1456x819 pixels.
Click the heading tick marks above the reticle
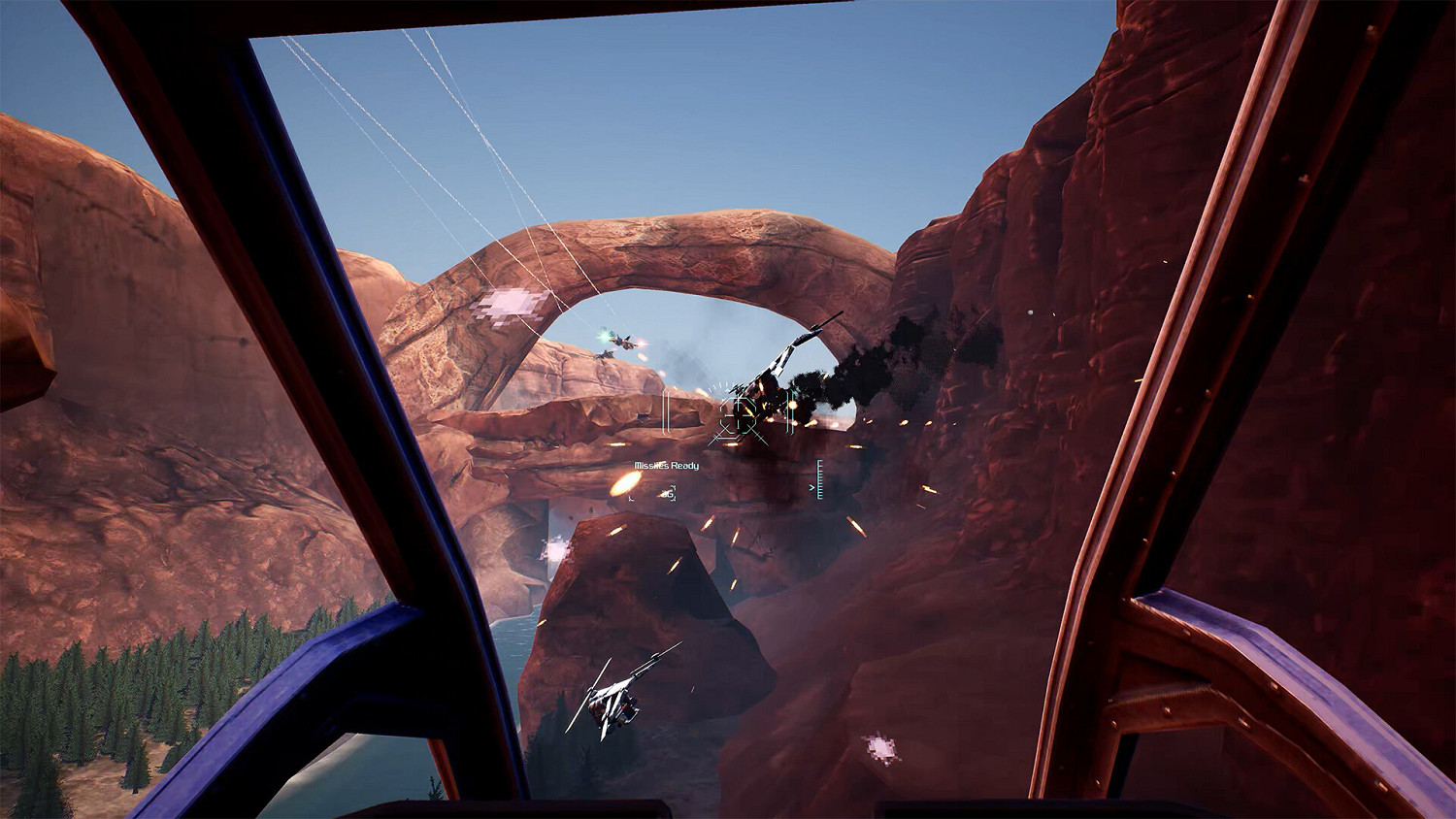721,385
